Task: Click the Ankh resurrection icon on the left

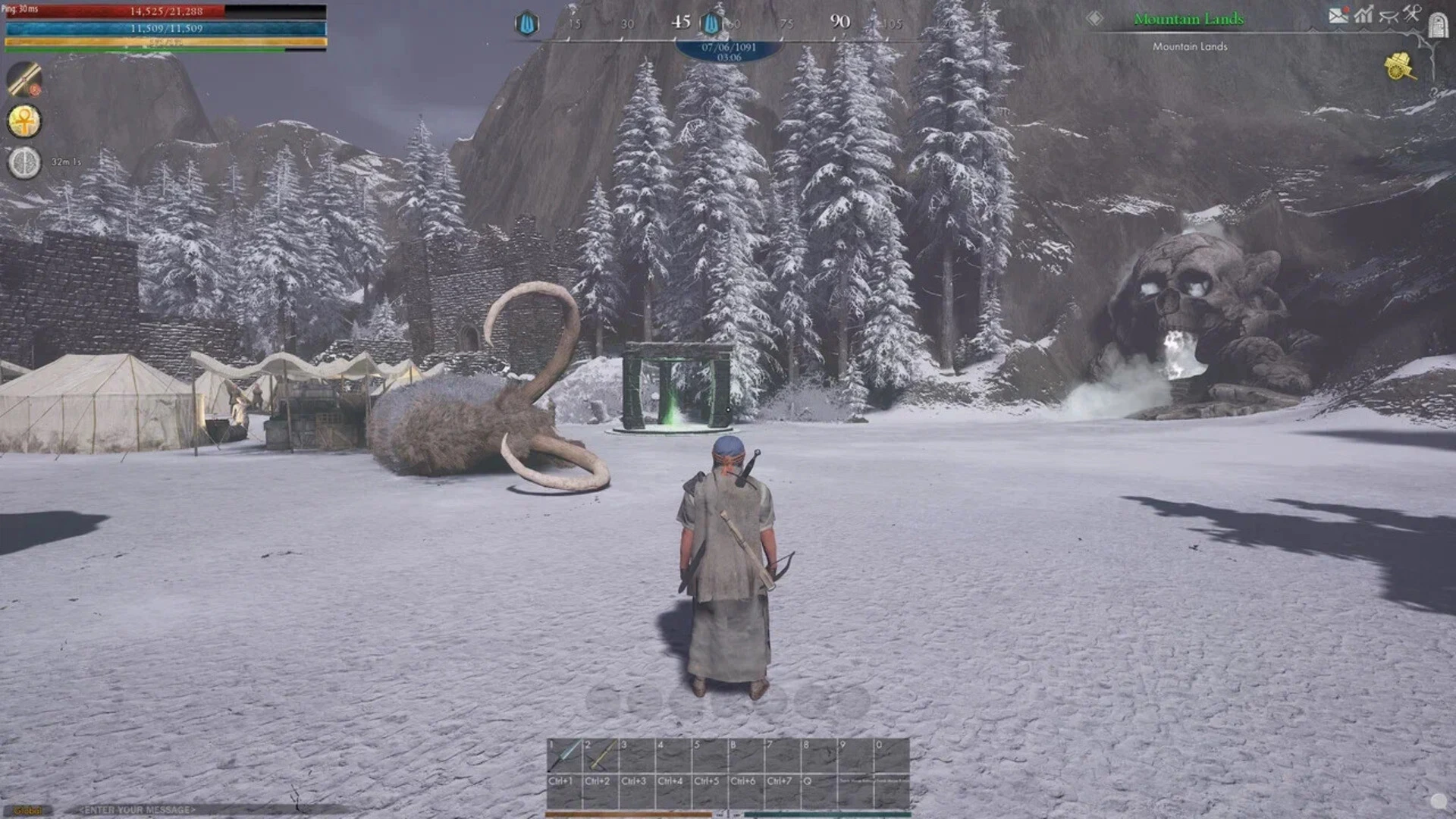Action: 24,122
